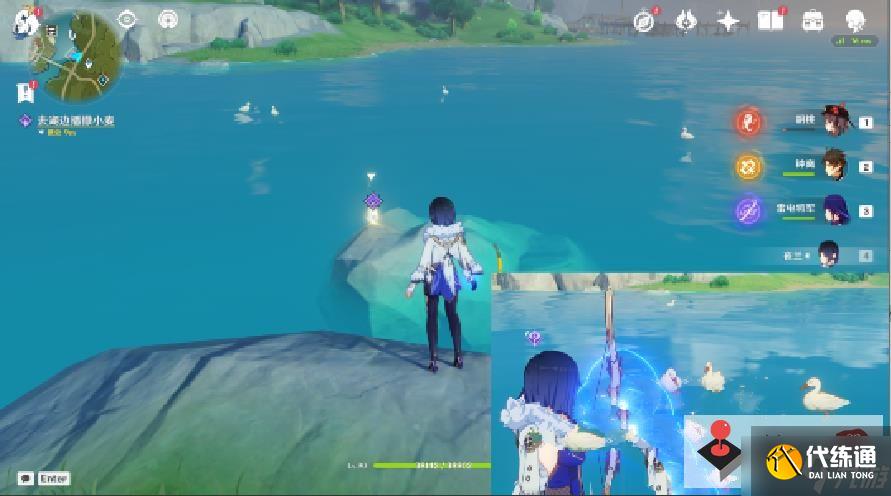Open the quest log icon below Paimon

click(x=24, y=93)
